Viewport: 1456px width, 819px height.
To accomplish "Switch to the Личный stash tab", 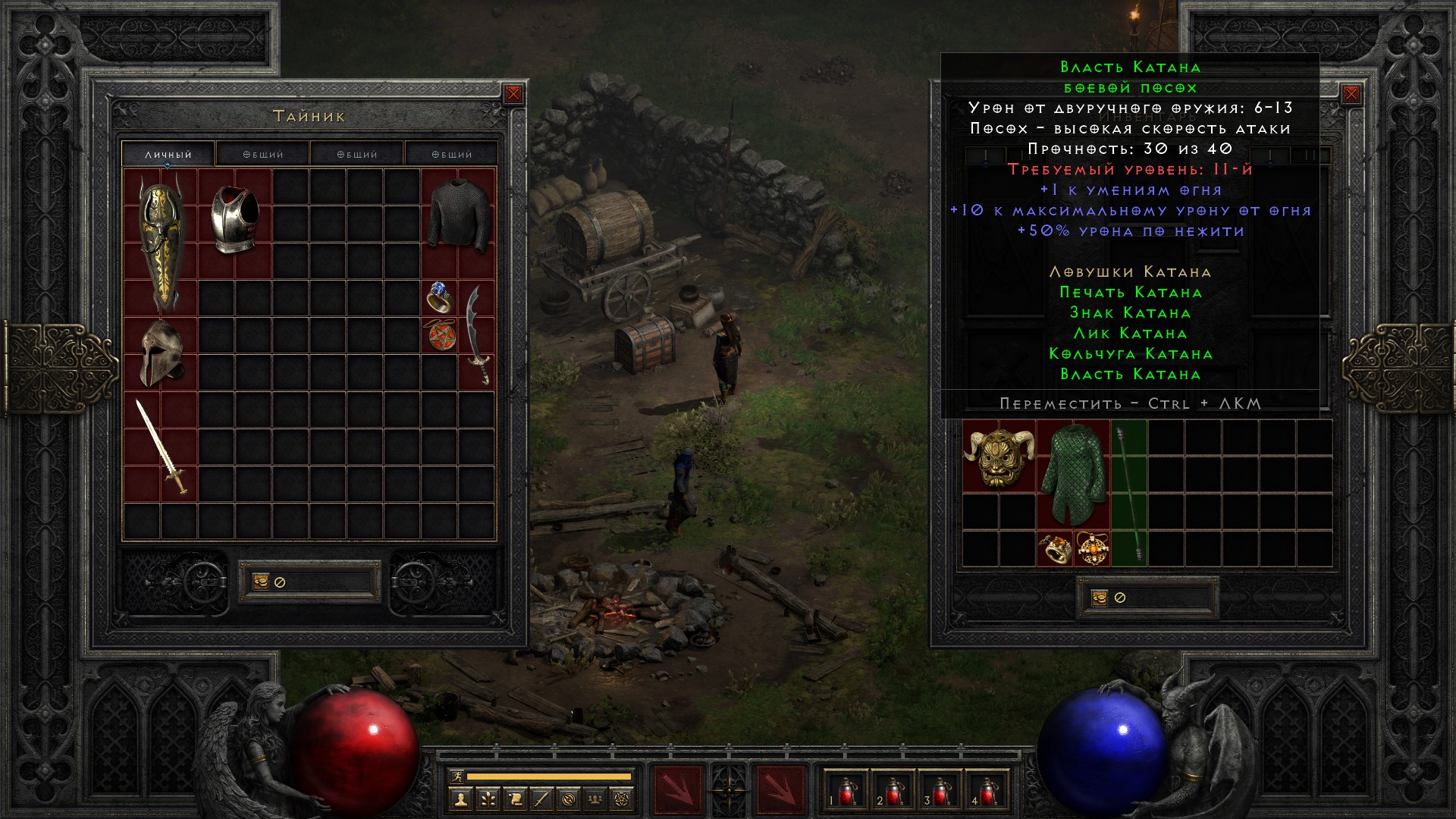I will (x=168, y=154).
